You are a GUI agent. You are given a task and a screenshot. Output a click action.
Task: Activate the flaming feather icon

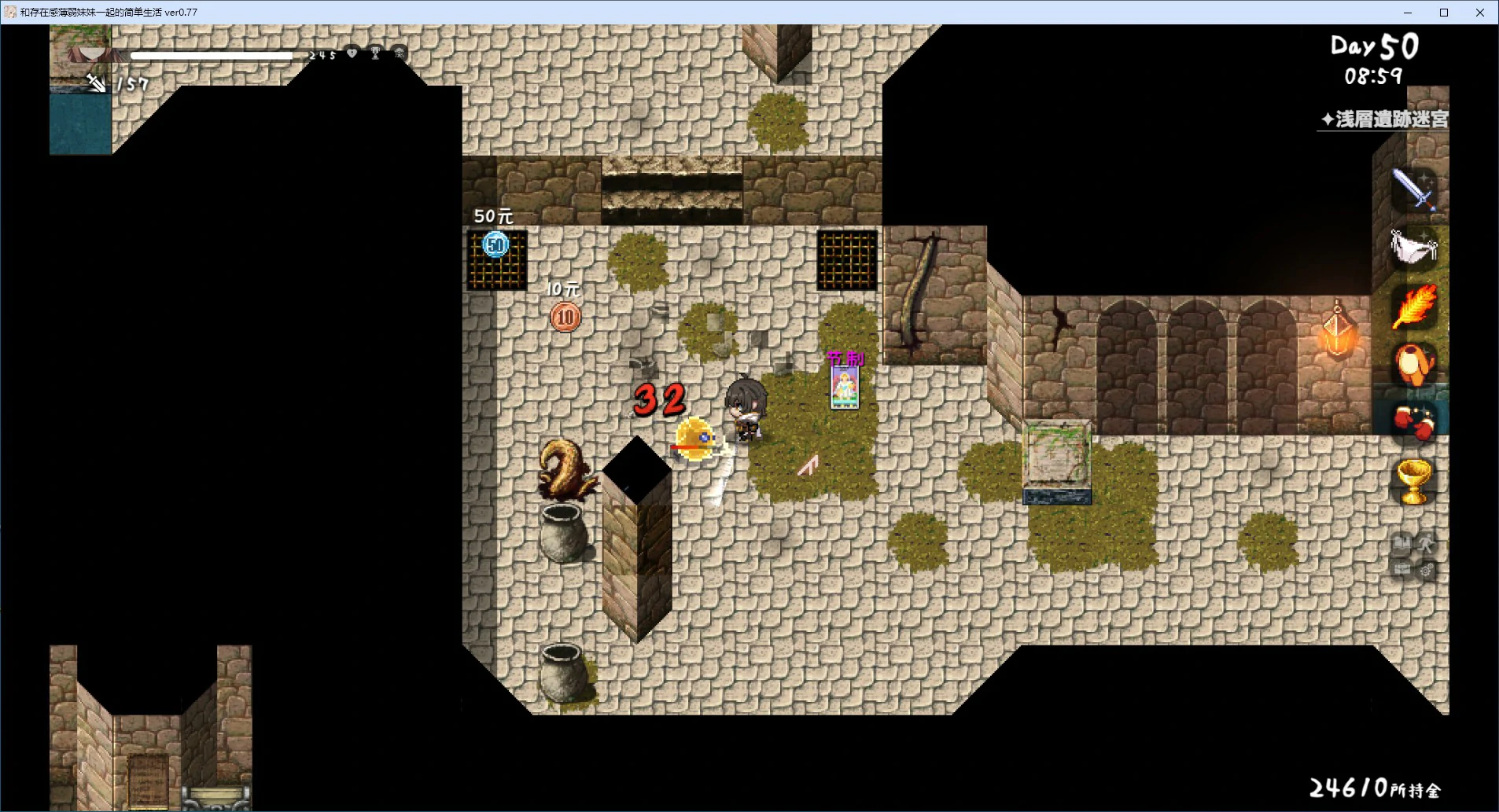click(1414, 307)
